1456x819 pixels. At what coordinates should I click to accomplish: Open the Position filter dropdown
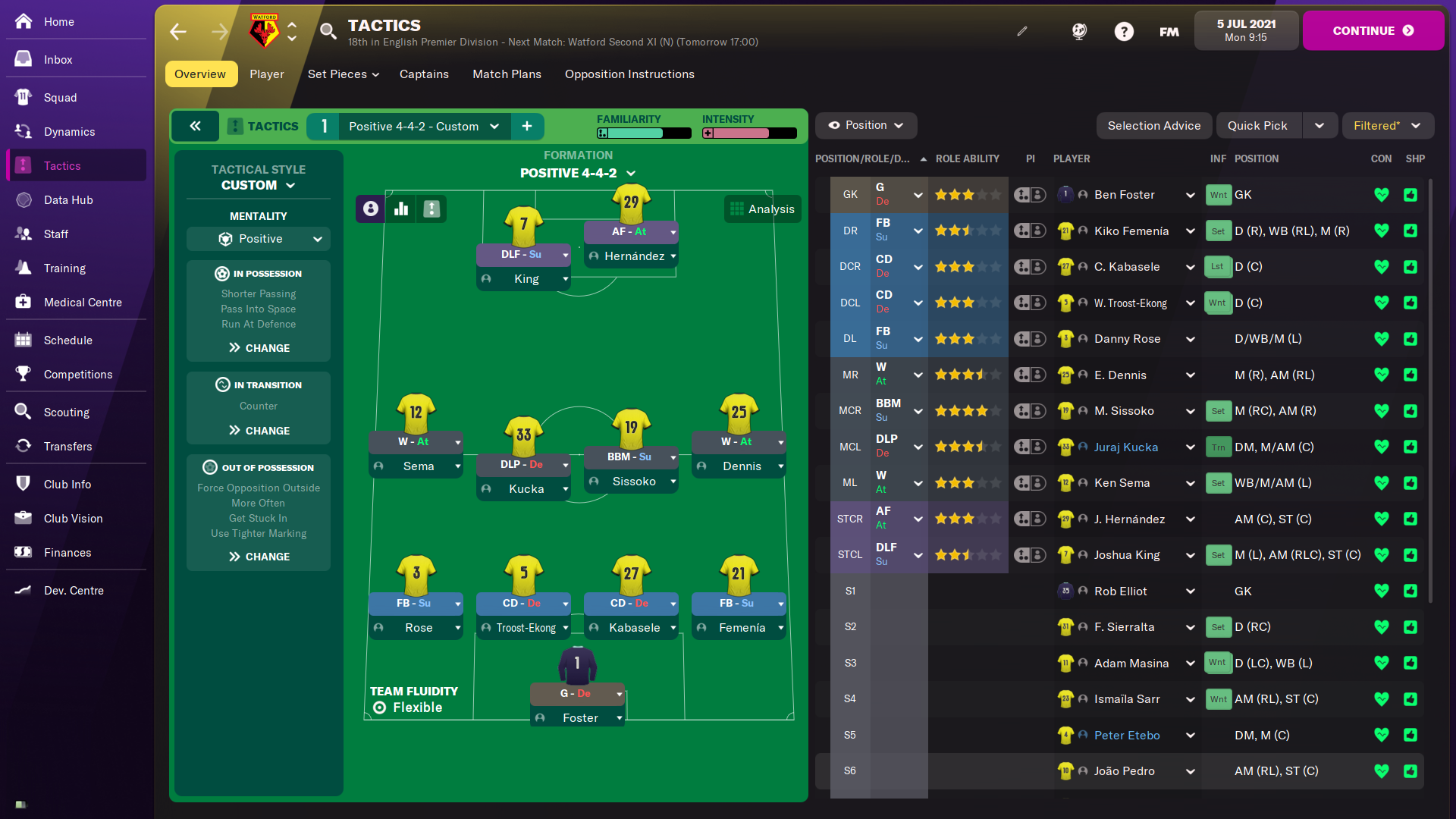coord(865,125)
